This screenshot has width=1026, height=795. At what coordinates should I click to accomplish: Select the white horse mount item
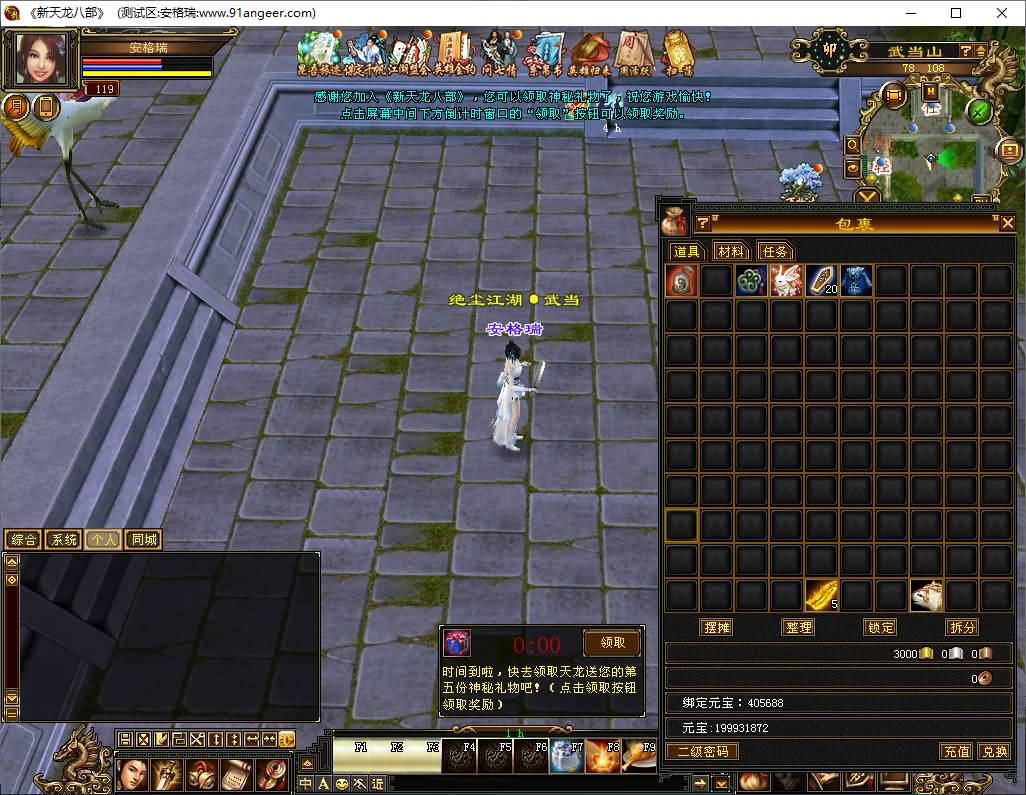click(x=926, y=596)
